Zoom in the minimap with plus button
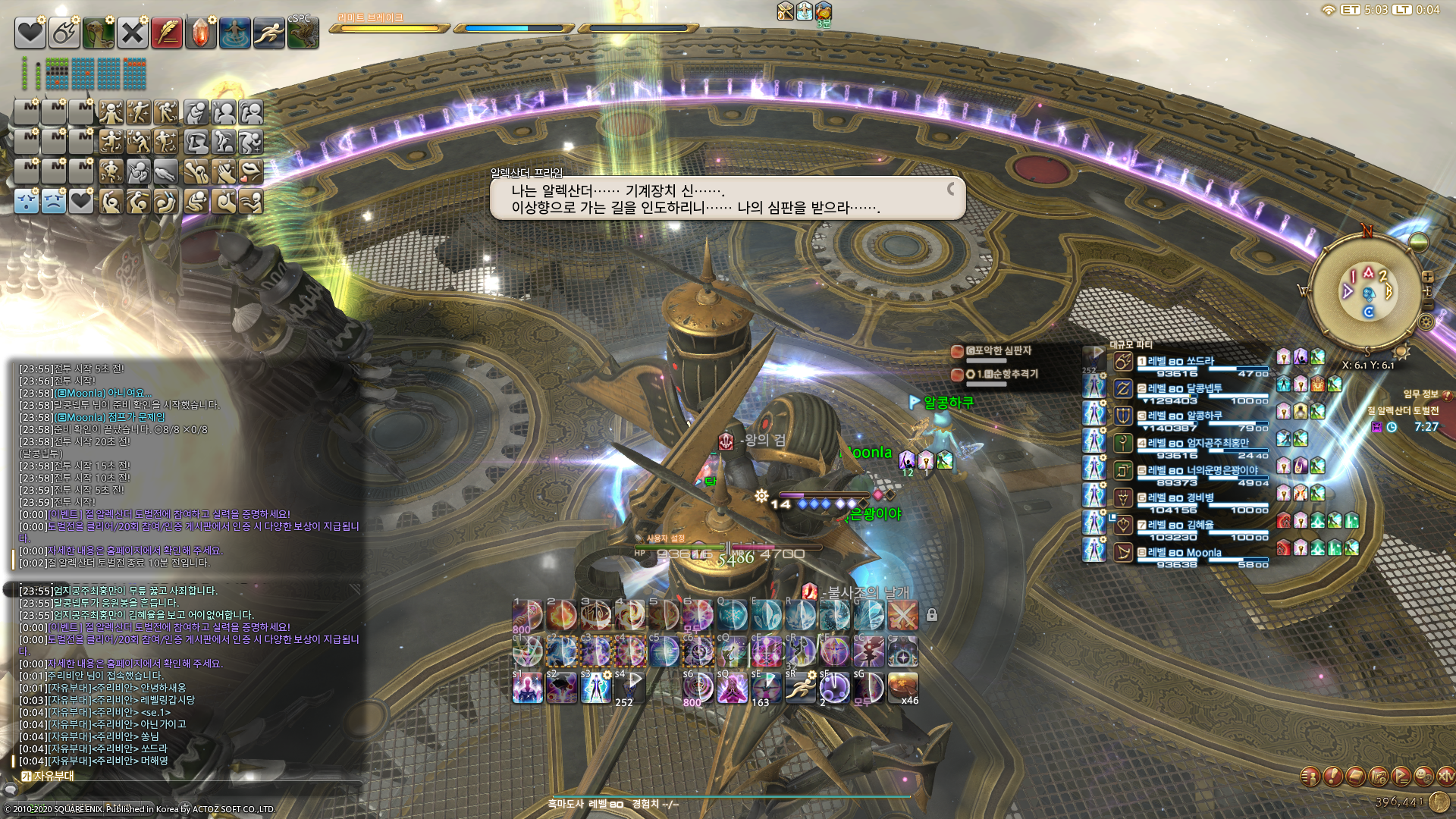1456x819 pixels. 1428,277
